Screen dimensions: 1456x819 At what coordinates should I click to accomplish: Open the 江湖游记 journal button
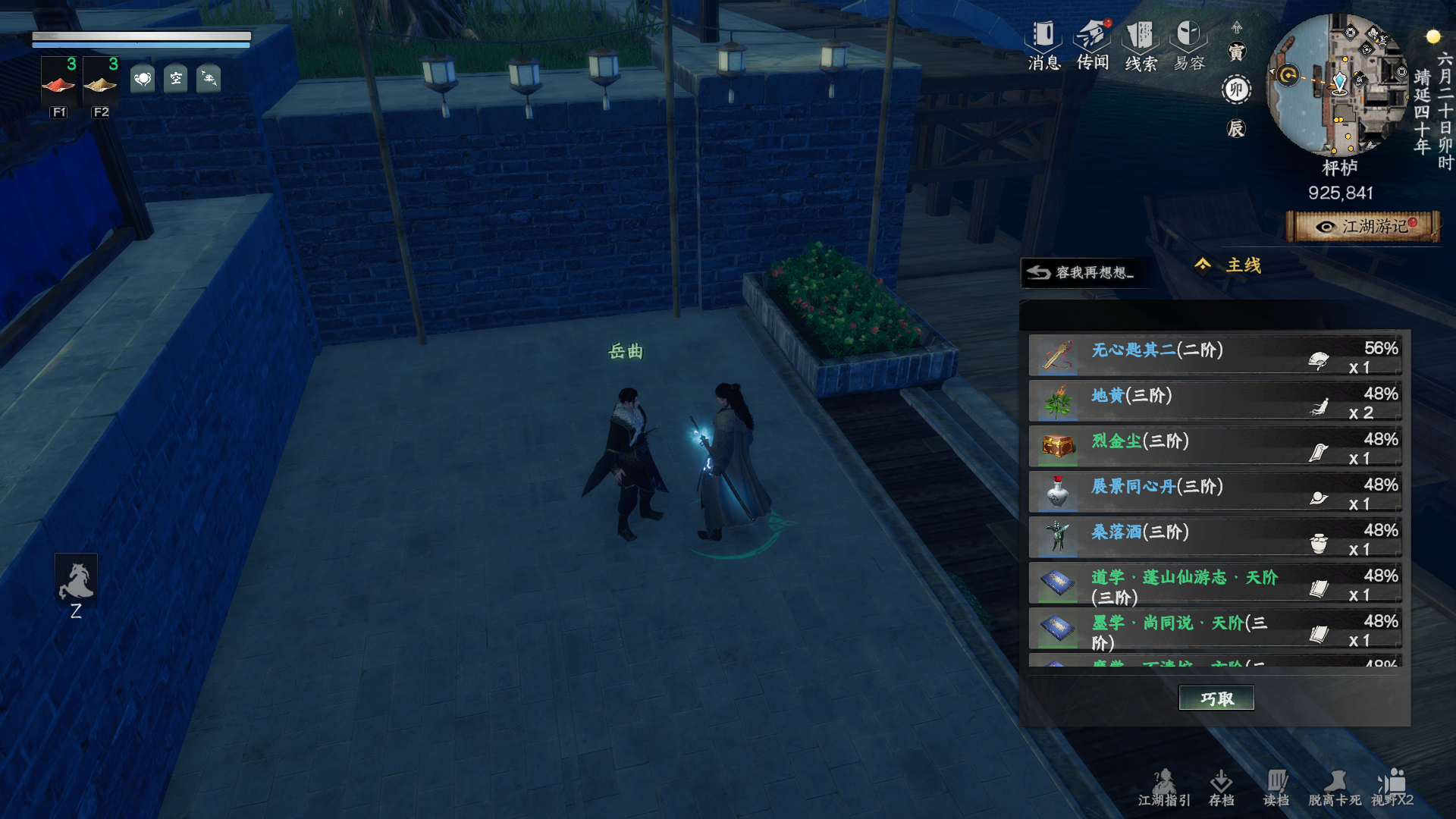1363,227
